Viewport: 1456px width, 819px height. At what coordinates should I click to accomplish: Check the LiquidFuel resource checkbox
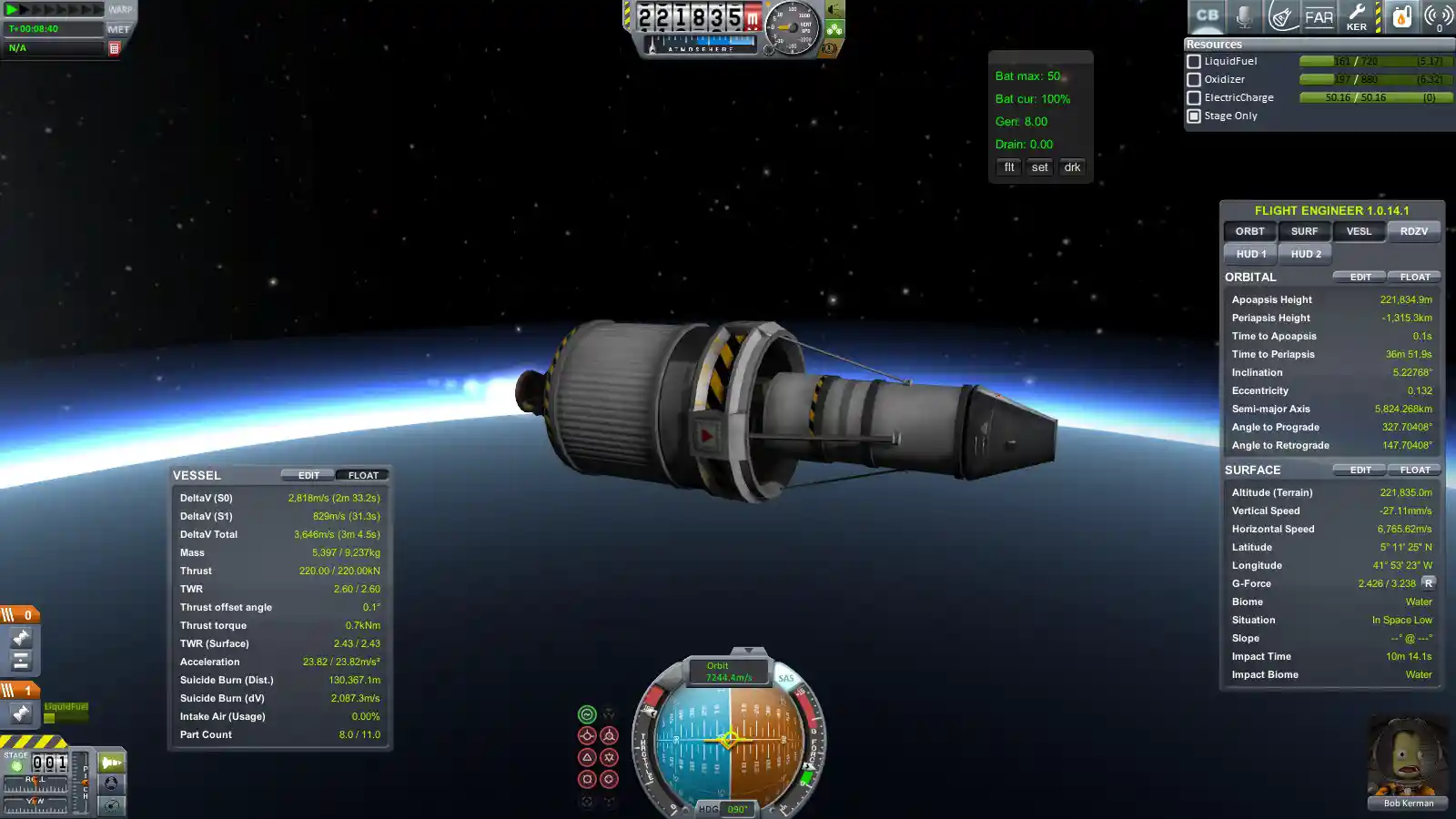1194,62
